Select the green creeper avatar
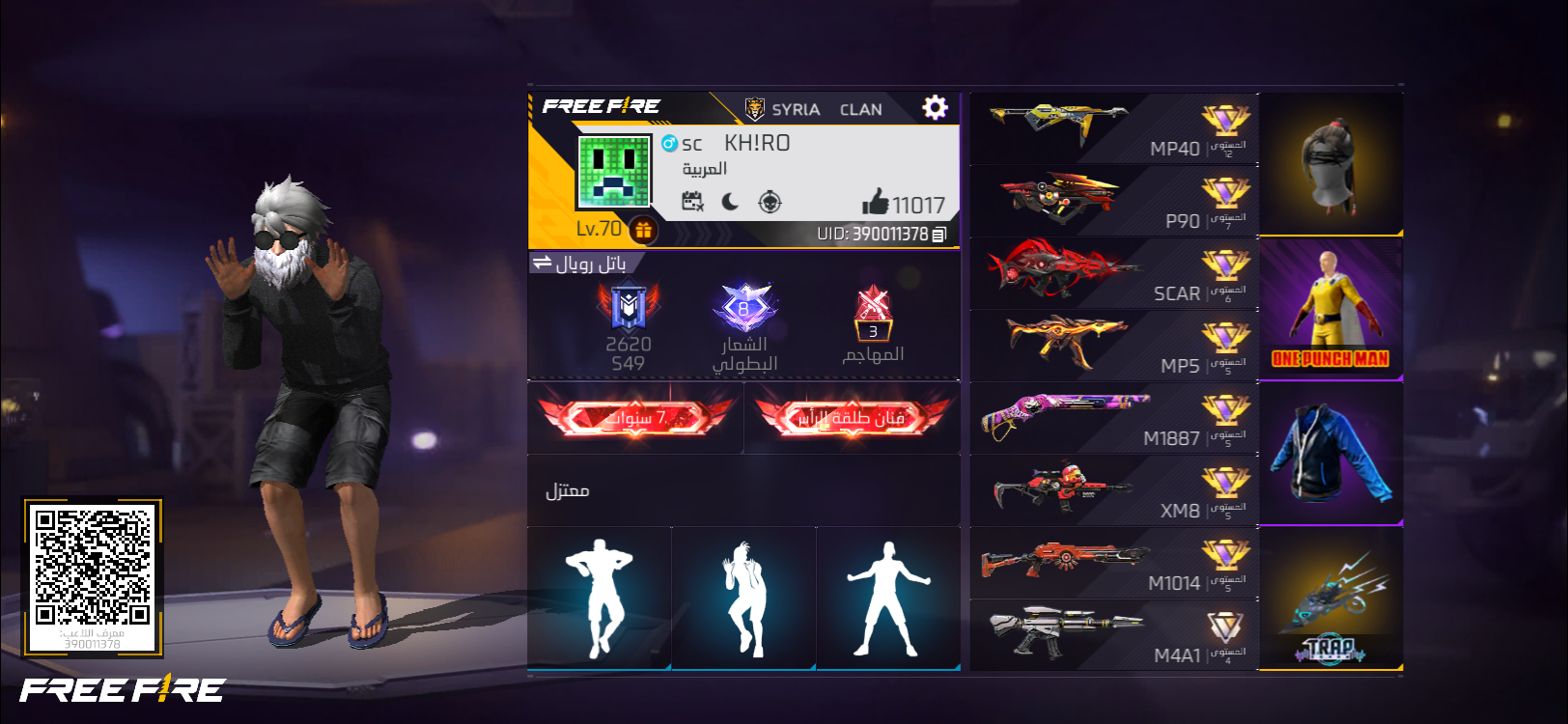Image resolution: width=1568 pixels, height=724 pixels. 613,172
